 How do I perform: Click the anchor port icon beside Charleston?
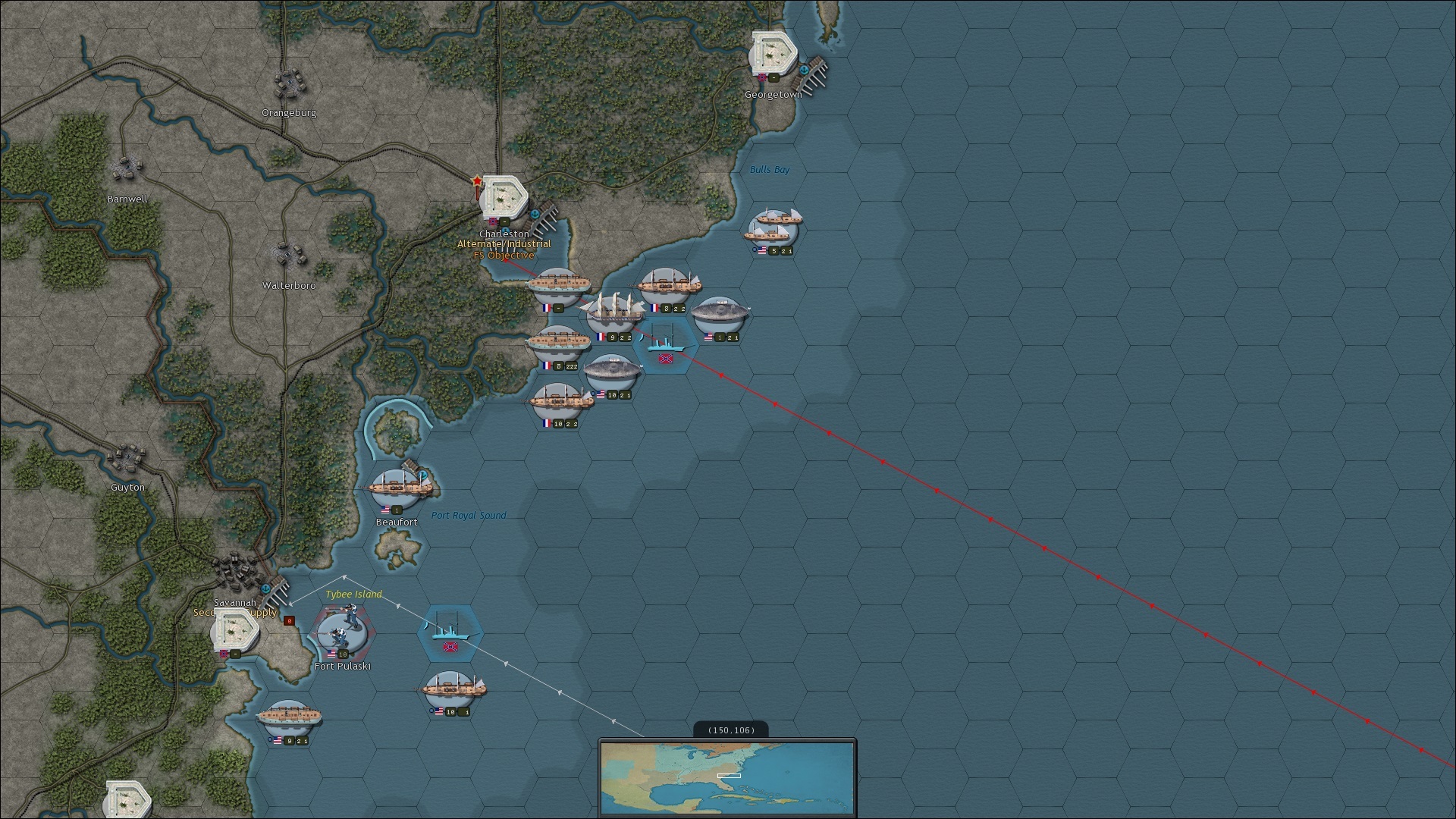[x=535, y=213]
